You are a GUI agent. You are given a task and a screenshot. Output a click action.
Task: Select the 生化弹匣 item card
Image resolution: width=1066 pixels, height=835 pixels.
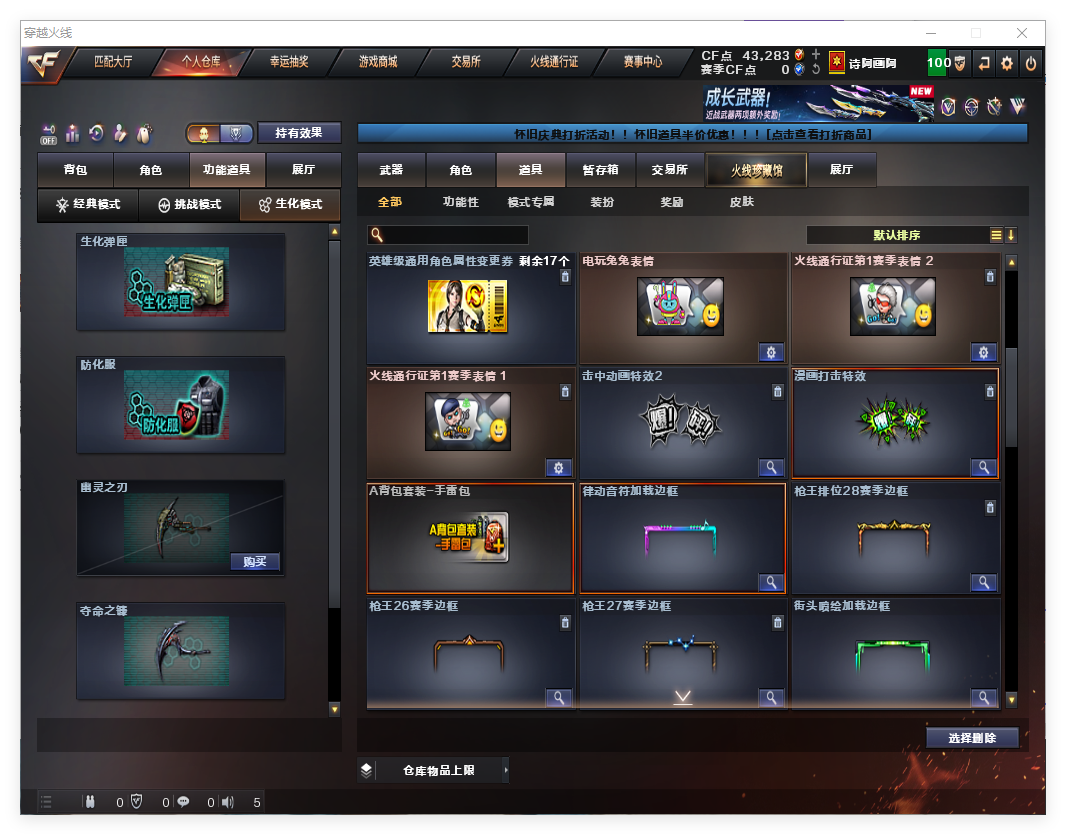point(181,282)
